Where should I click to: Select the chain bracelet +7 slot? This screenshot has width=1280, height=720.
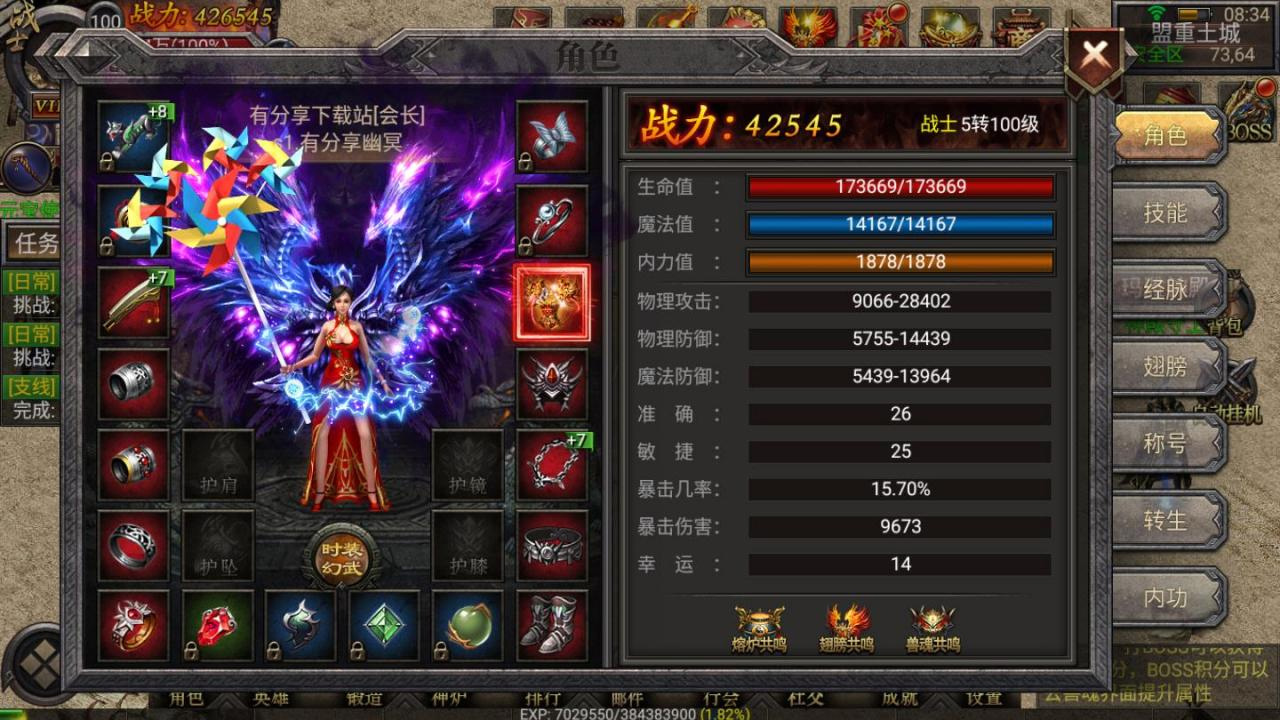[x=552, y=465]
